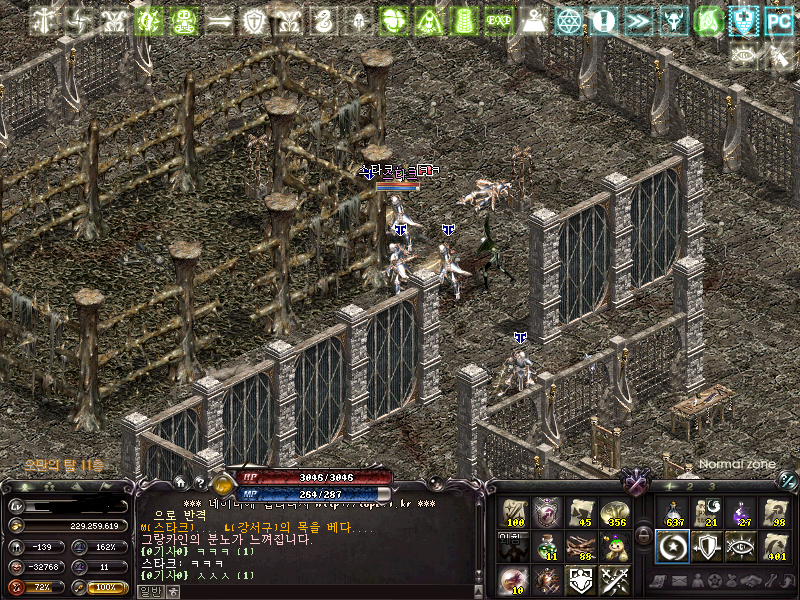Use the purple potion with 27 left

point(741,513)
